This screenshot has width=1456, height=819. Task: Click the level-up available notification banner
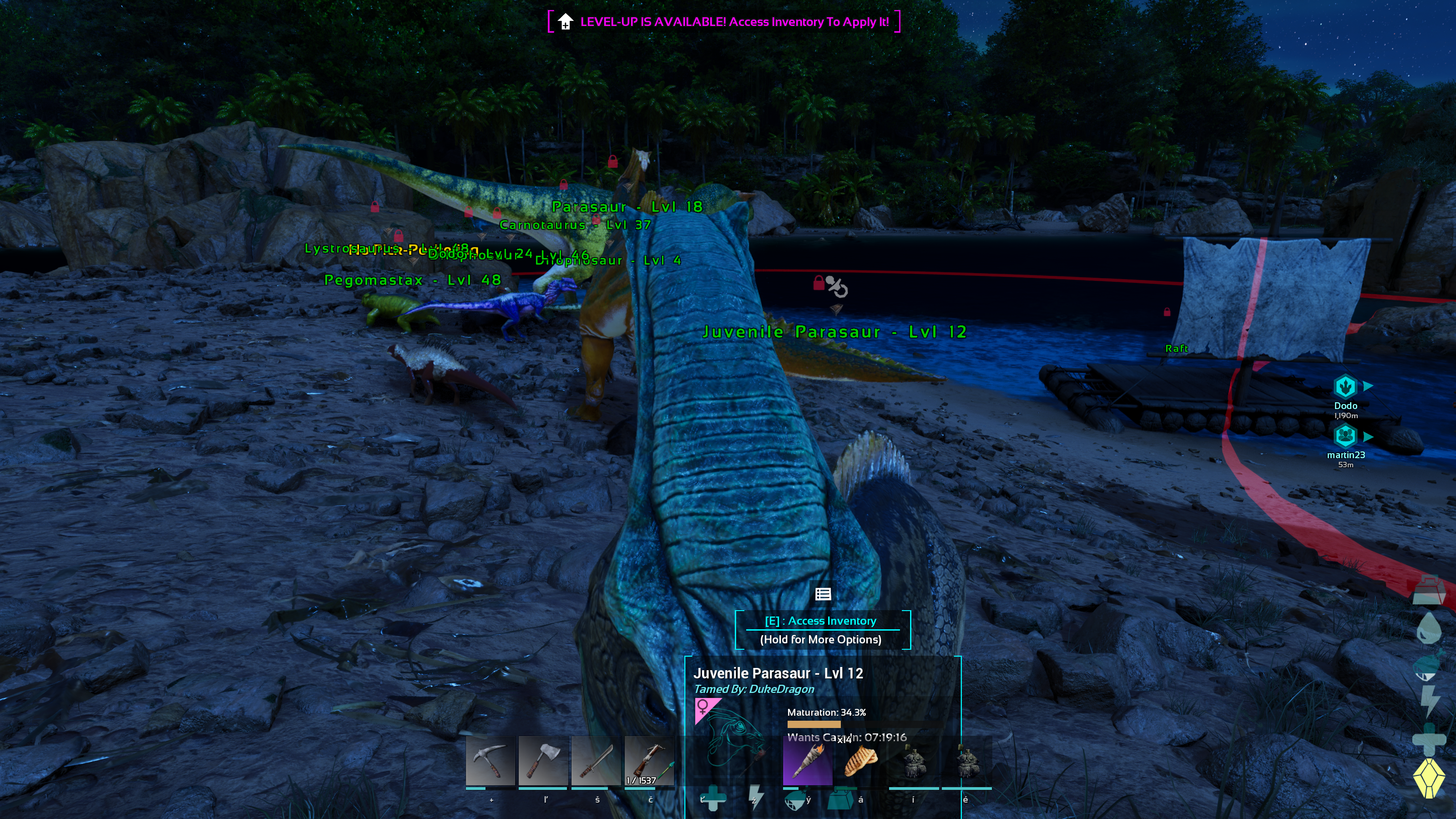(x=723, y=22)
